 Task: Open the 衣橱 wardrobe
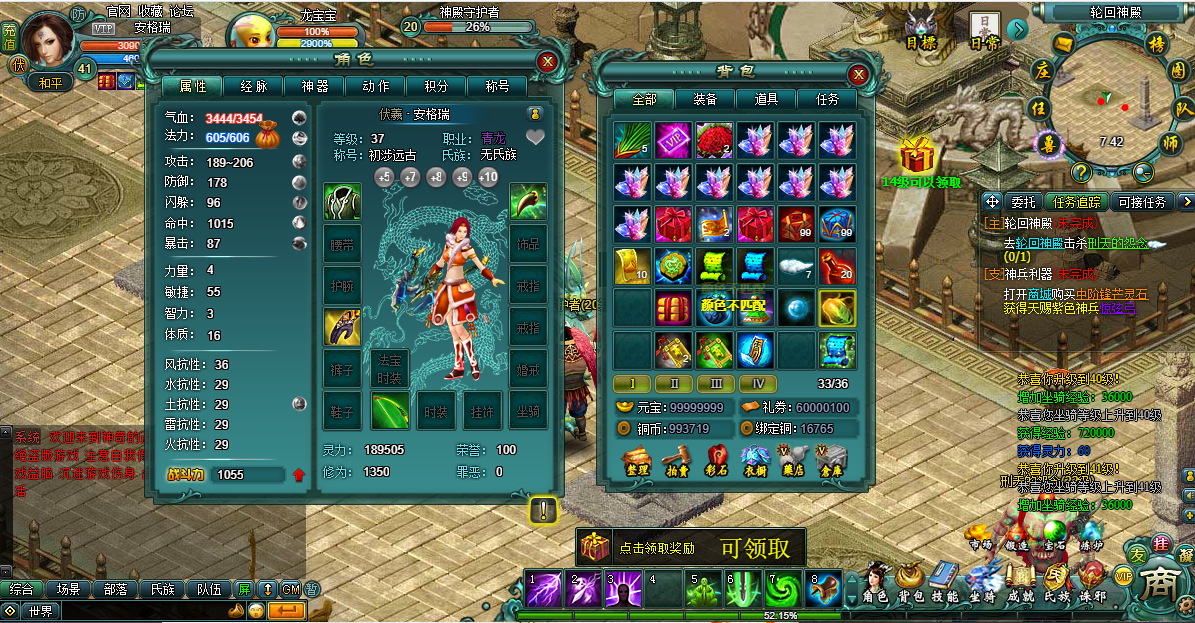click(x=757, y=462)
